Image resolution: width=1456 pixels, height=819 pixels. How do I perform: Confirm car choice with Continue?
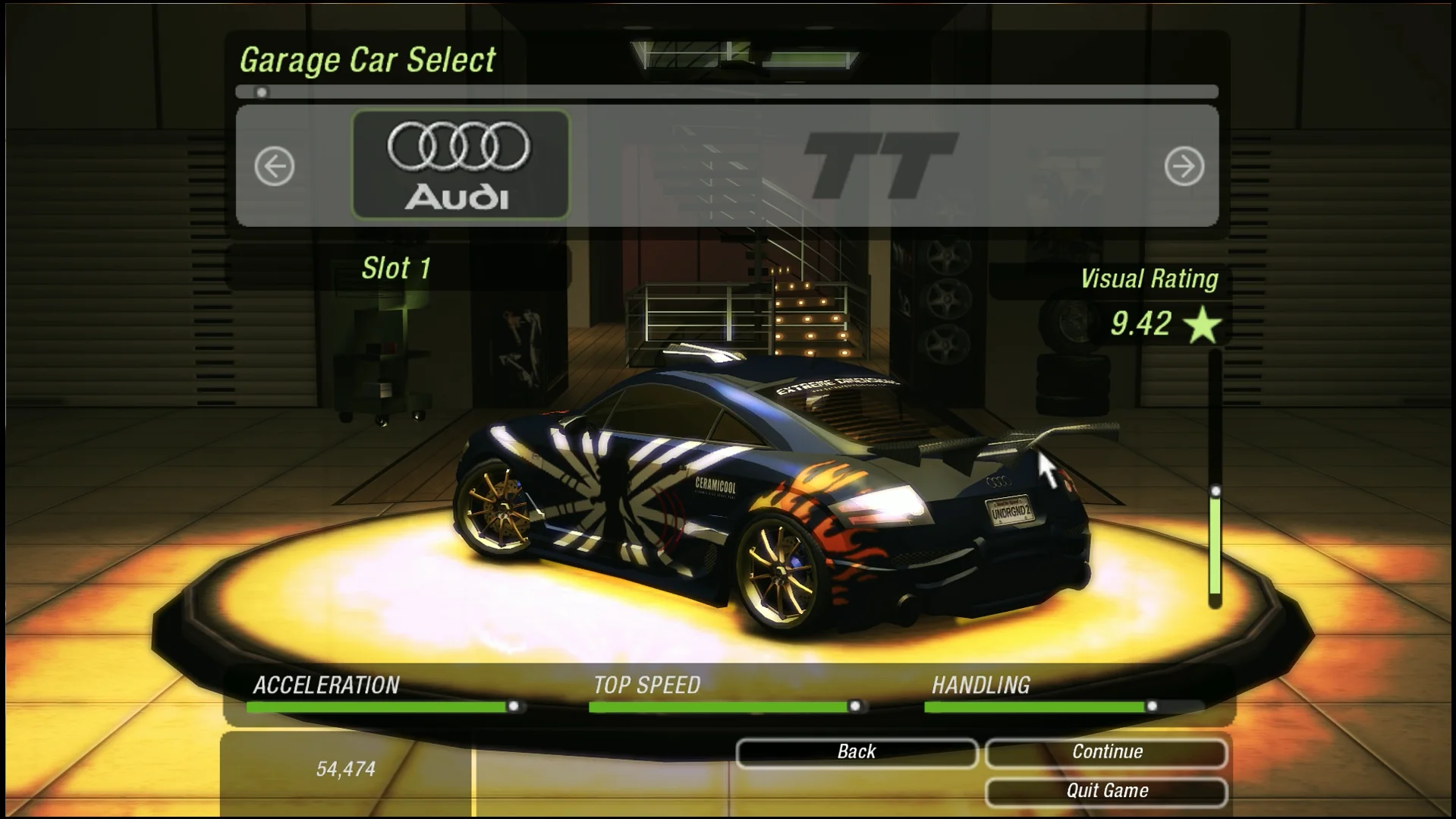1106,752
